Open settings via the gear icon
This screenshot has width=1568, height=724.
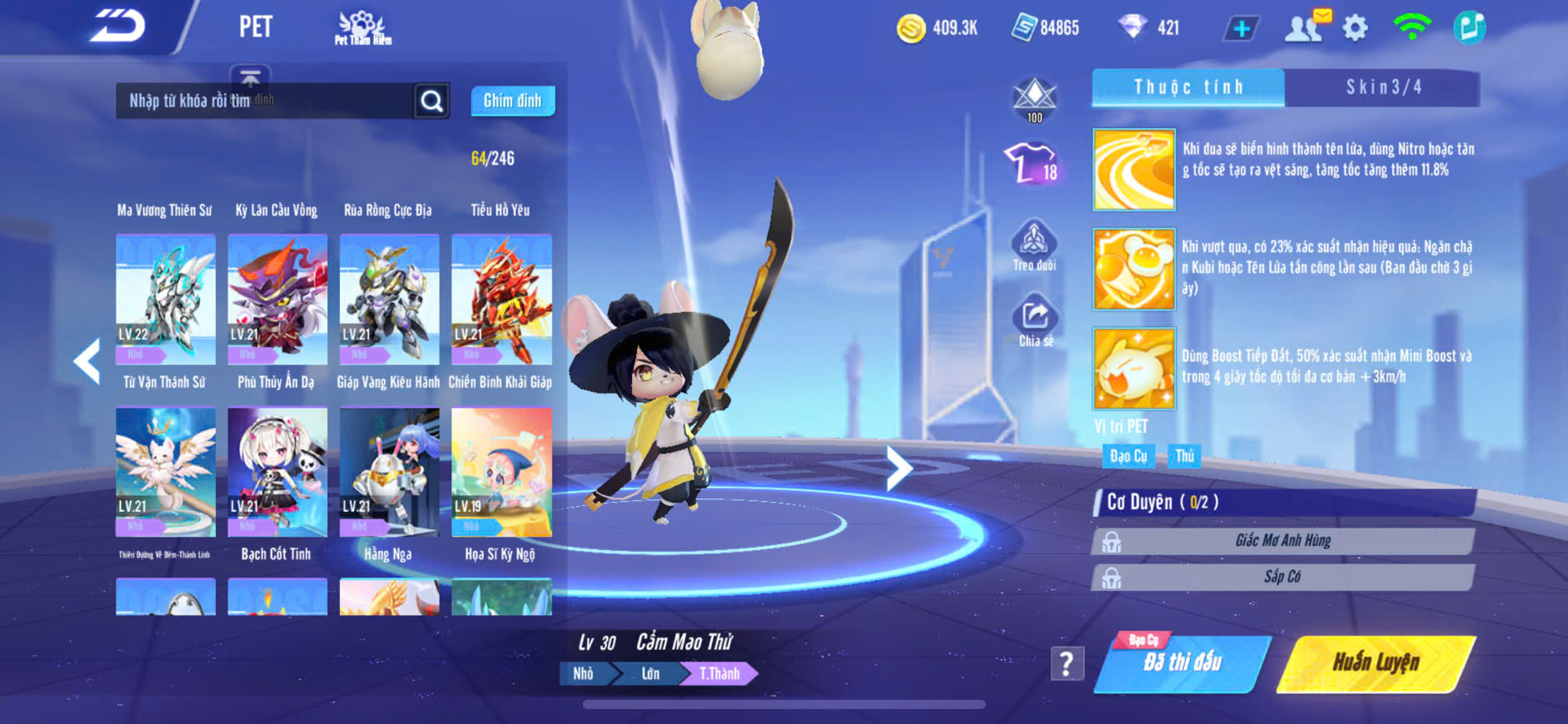click(x=1355, y=28)
